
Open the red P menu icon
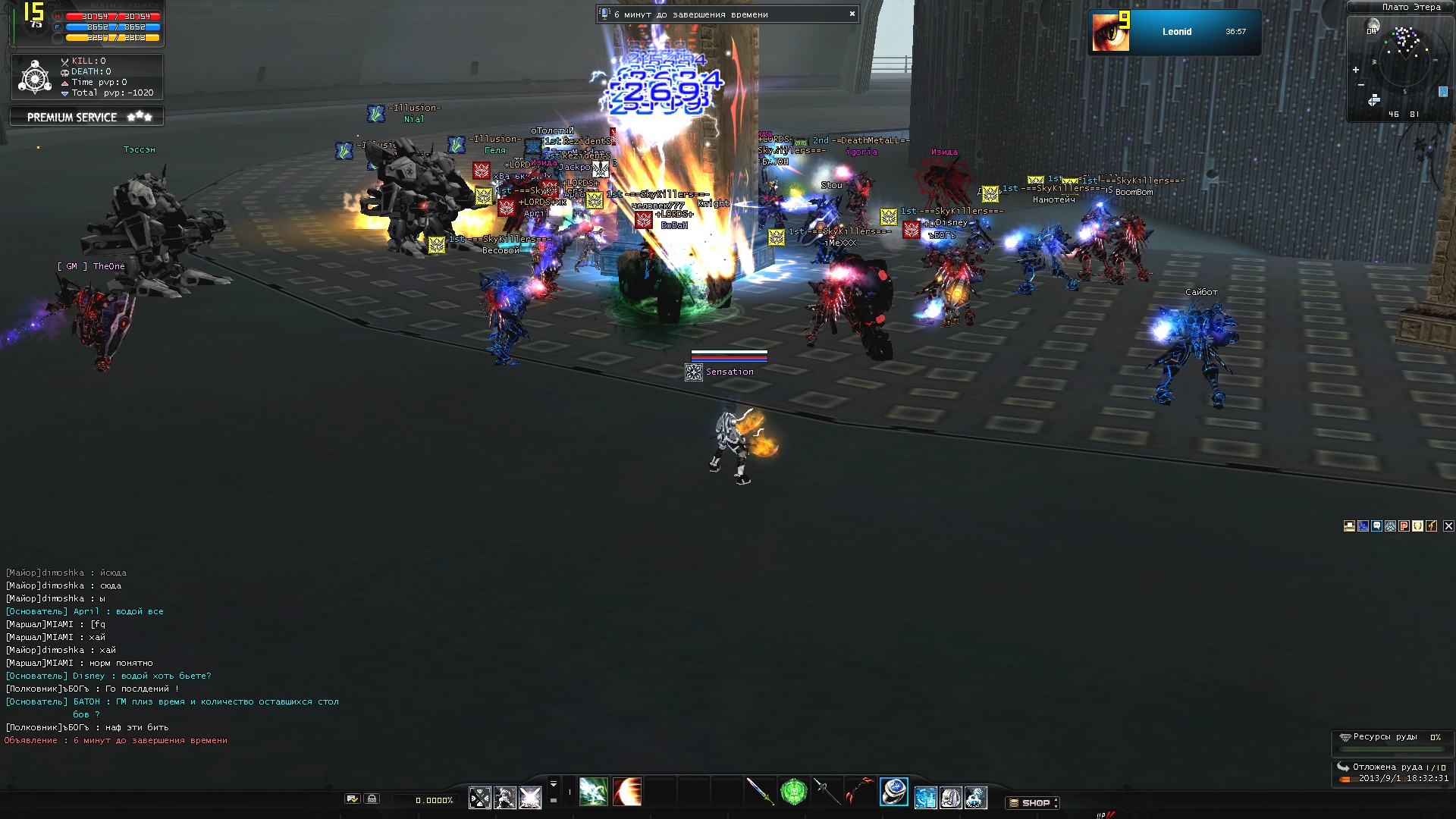click(x=1404, y=526)
